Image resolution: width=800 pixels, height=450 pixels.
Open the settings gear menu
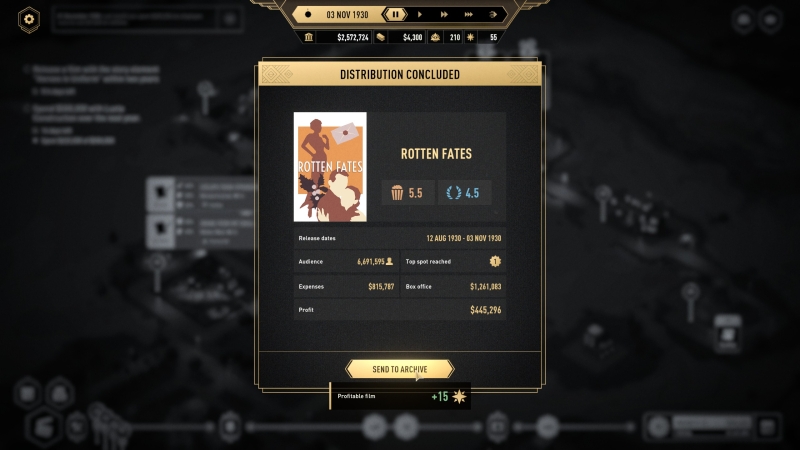click(x=29, y=18)
